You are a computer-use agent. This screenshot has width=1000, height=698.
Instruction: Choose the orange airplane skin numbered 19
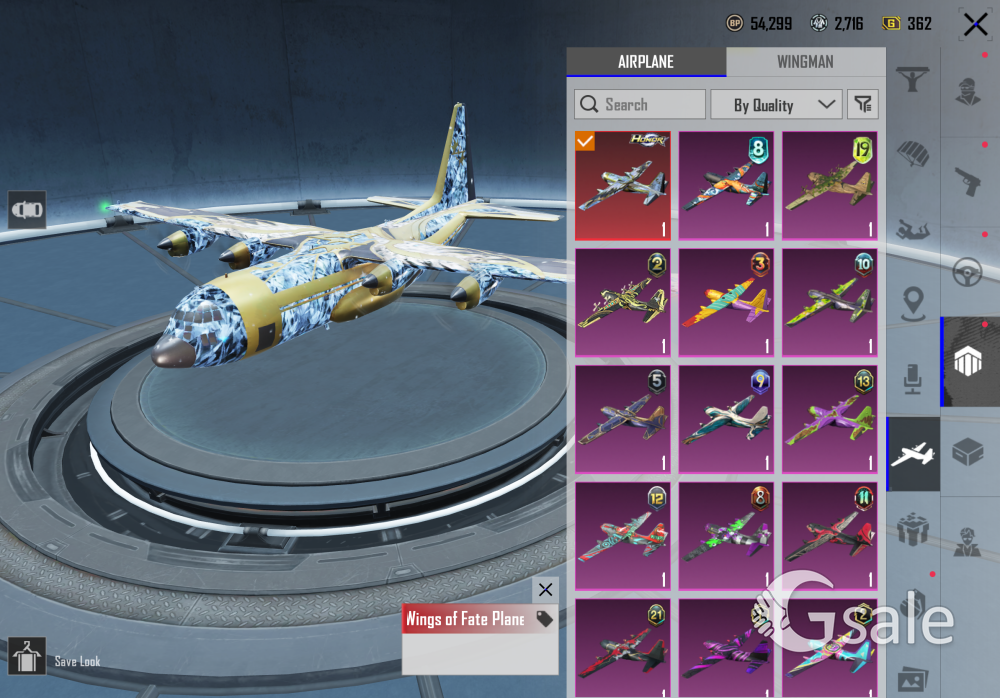(x=829, y=186)
